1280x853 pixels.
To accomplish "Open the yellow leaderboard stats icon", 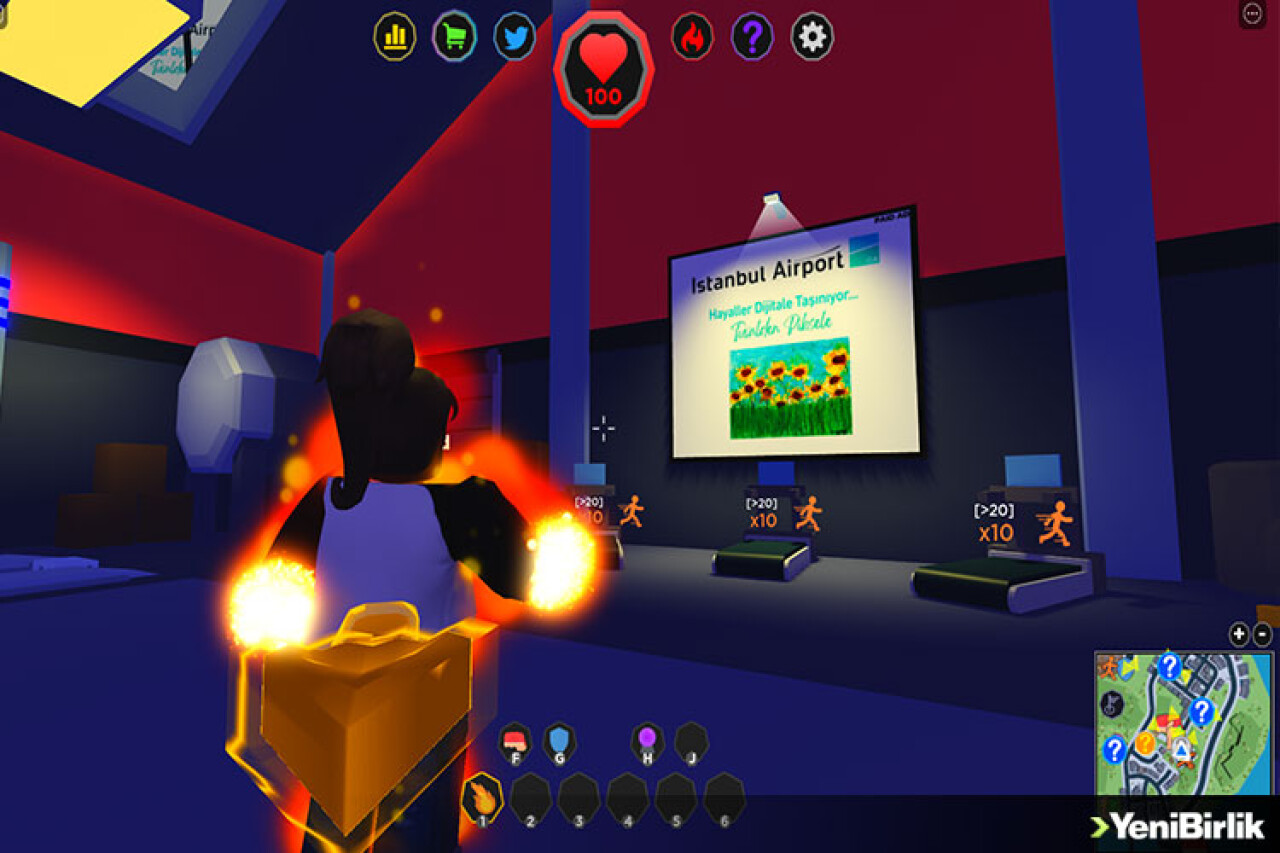I will pyautogui.click(x=394, y=37).
